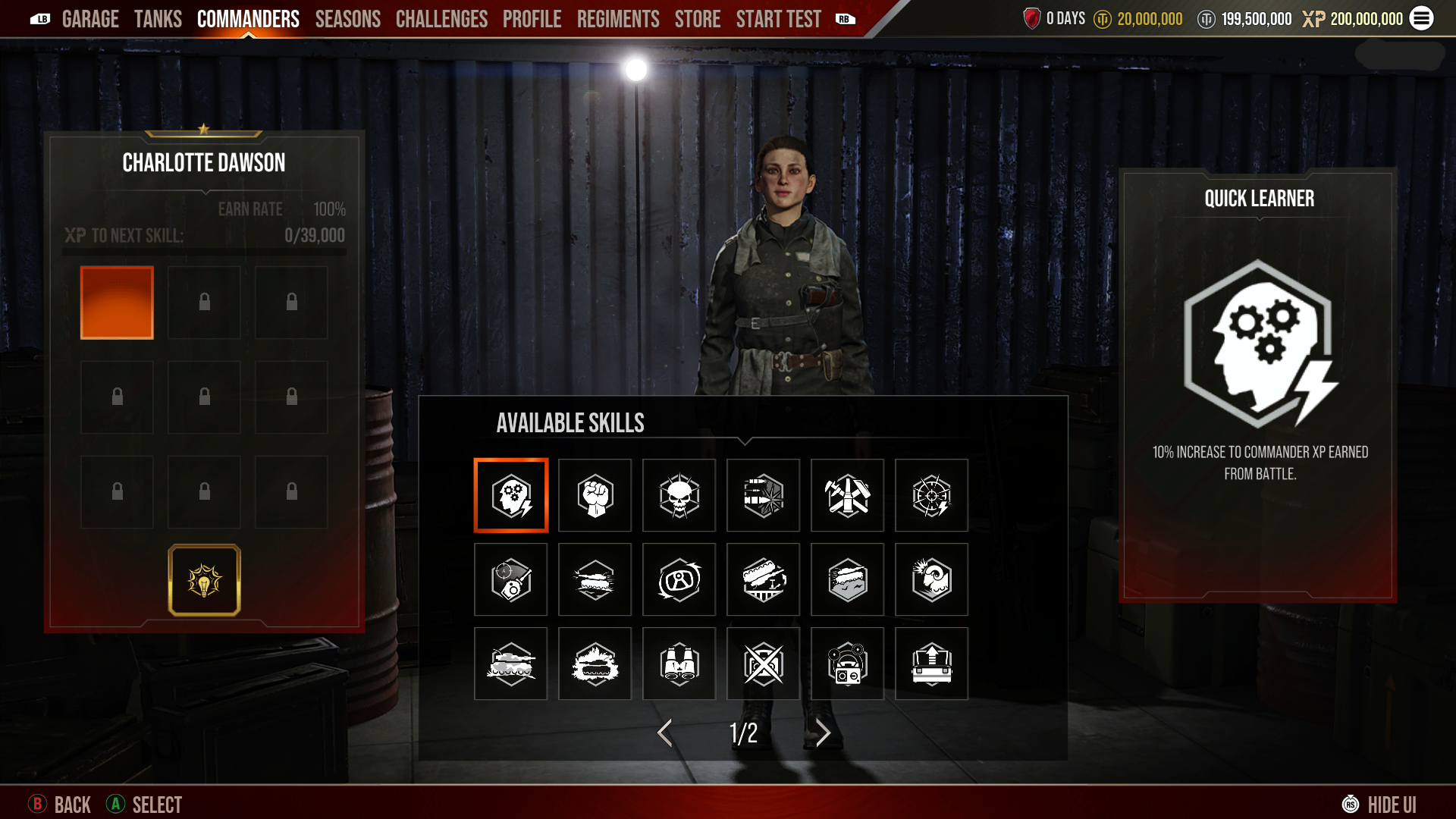Switch to the TANKS tab

[158, 19]
